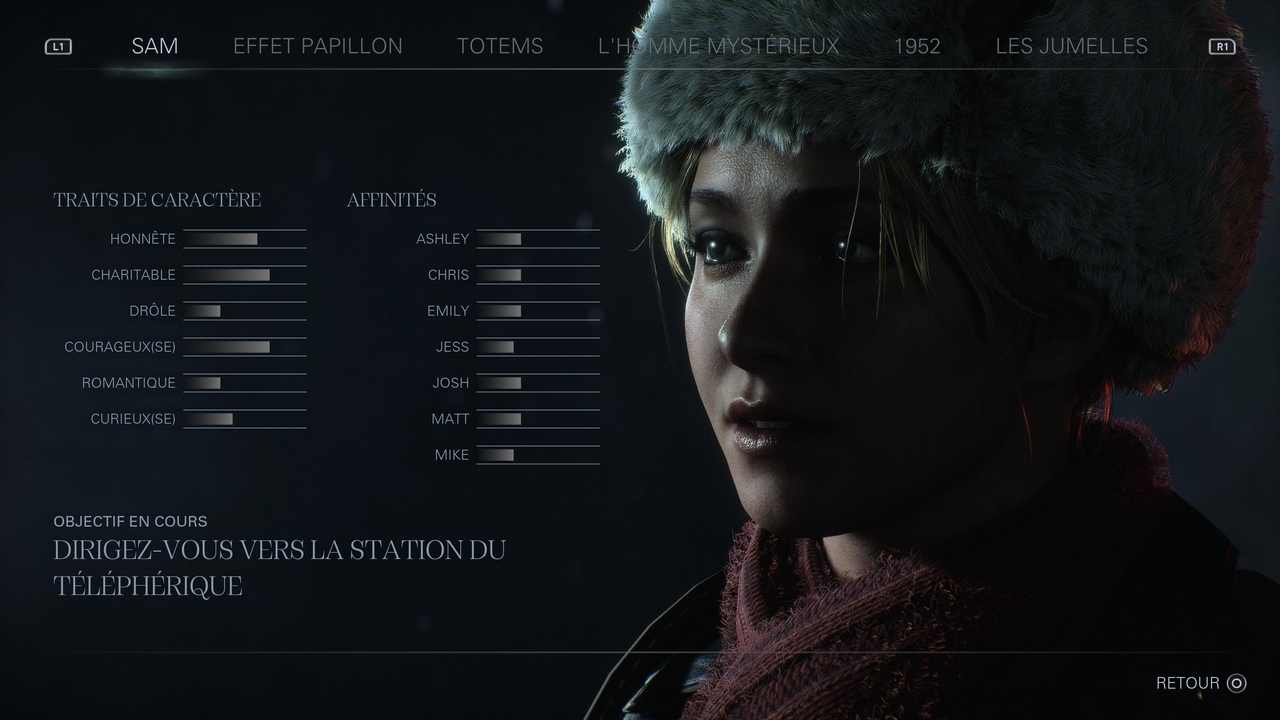Show the L'Homme Mystérieux tab
The image size is (1280, 720).
coord(718,46)
